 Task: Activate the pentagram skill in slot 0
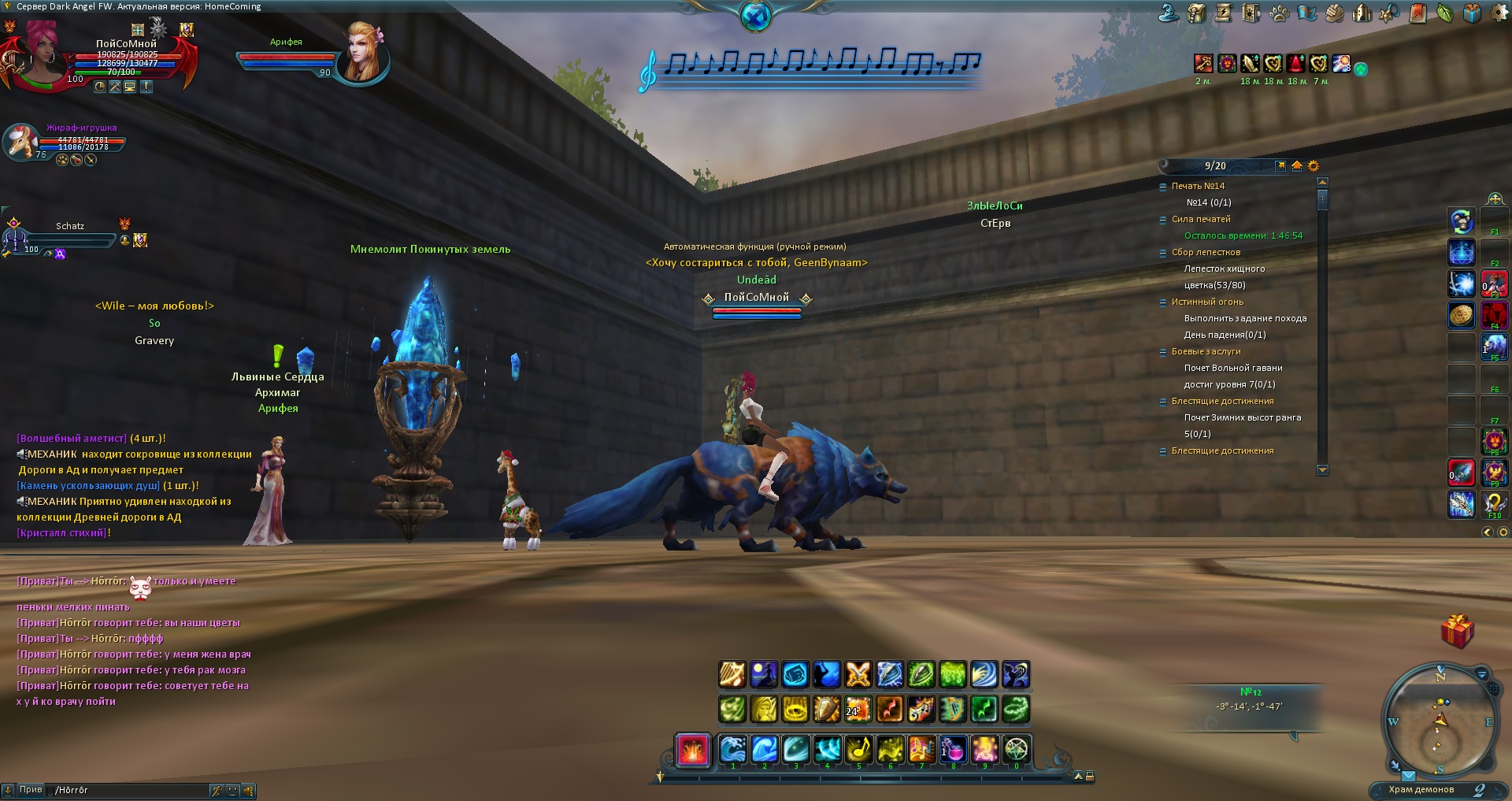(x=1016, y=748)
